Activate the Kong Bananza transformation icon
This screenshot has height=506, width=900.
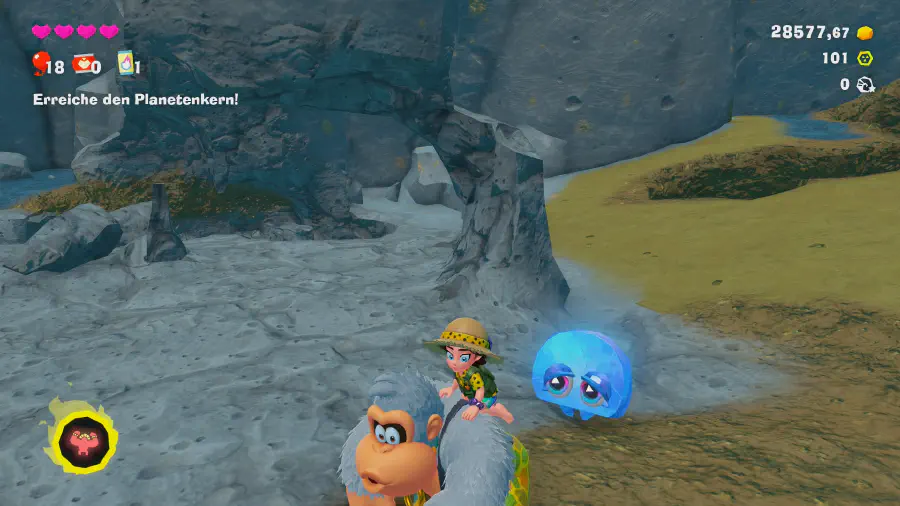[81, 437]
